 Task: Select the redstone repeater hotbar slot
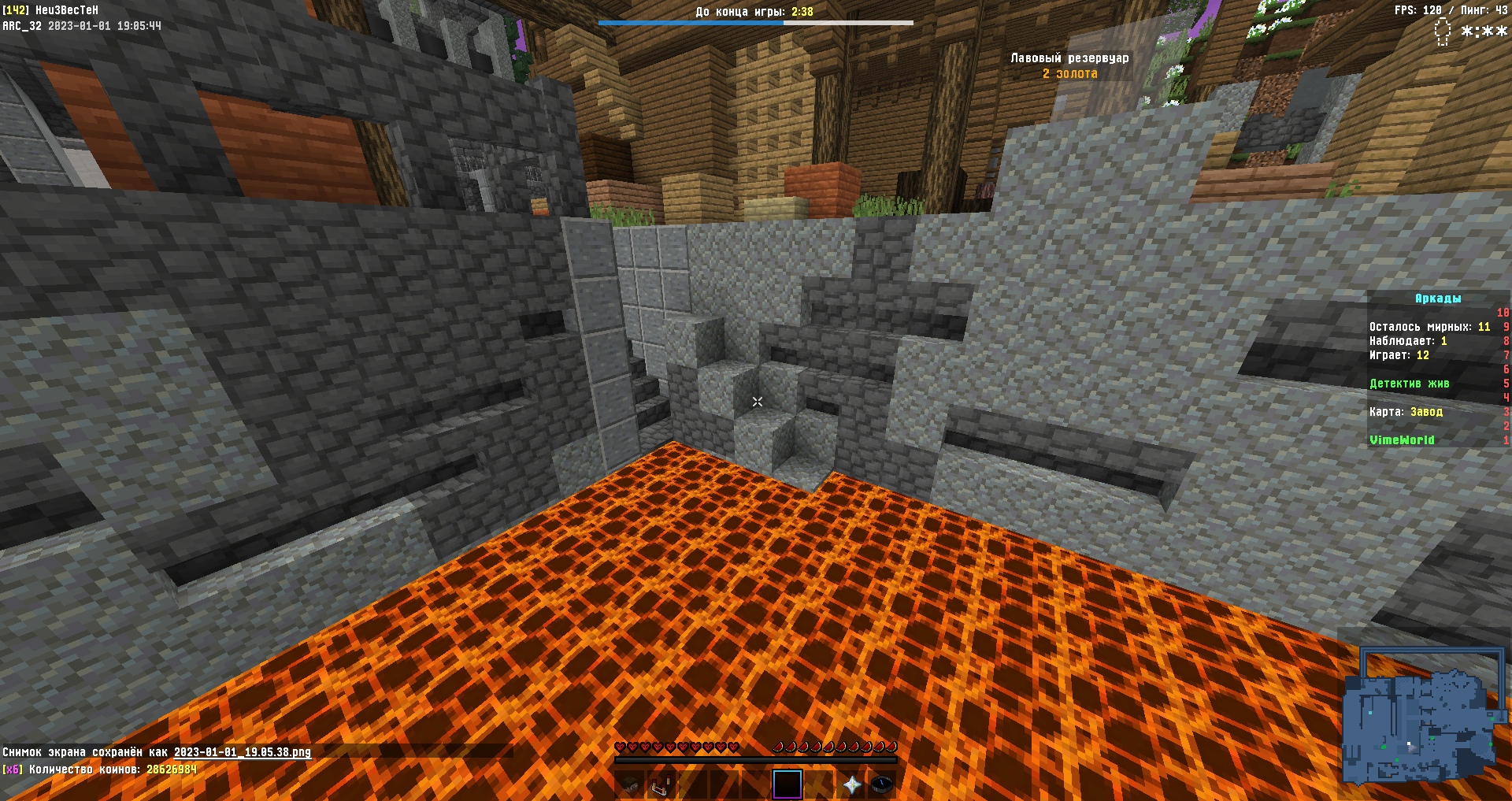point(661,784)
